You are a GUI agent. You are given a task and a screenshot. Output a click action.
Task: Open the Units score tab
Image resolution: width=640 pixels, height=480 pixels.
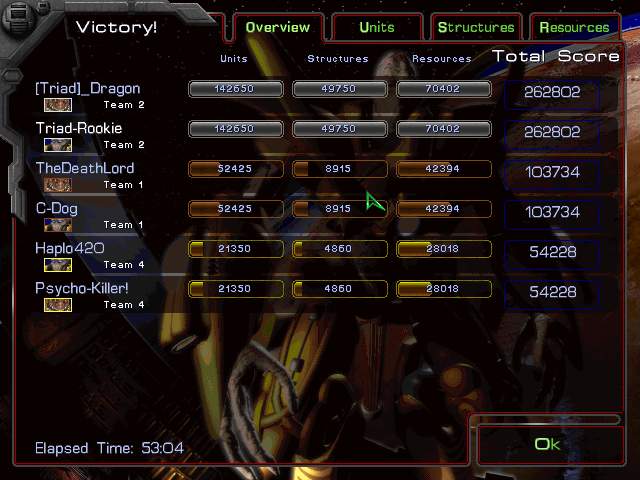377,27
